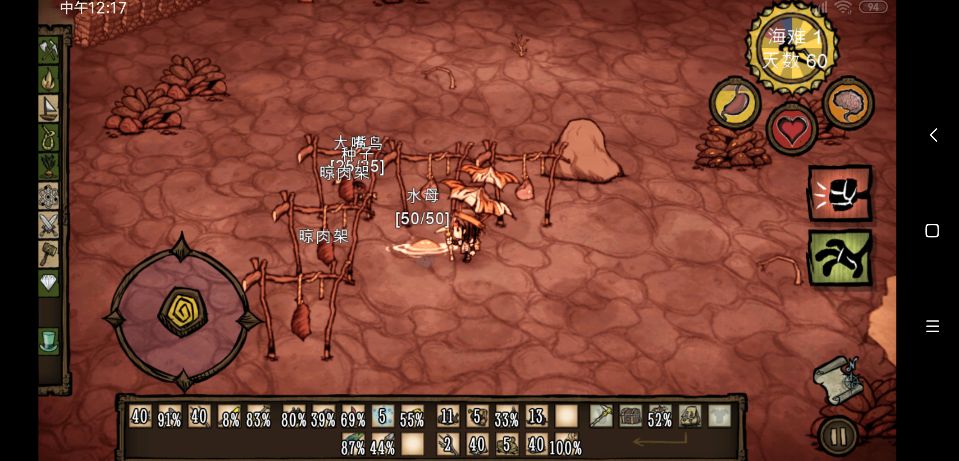This screenshot has height=461, width=959.
Task: Tap the green grabbing-hand action button
Action: tap(839, 258)
